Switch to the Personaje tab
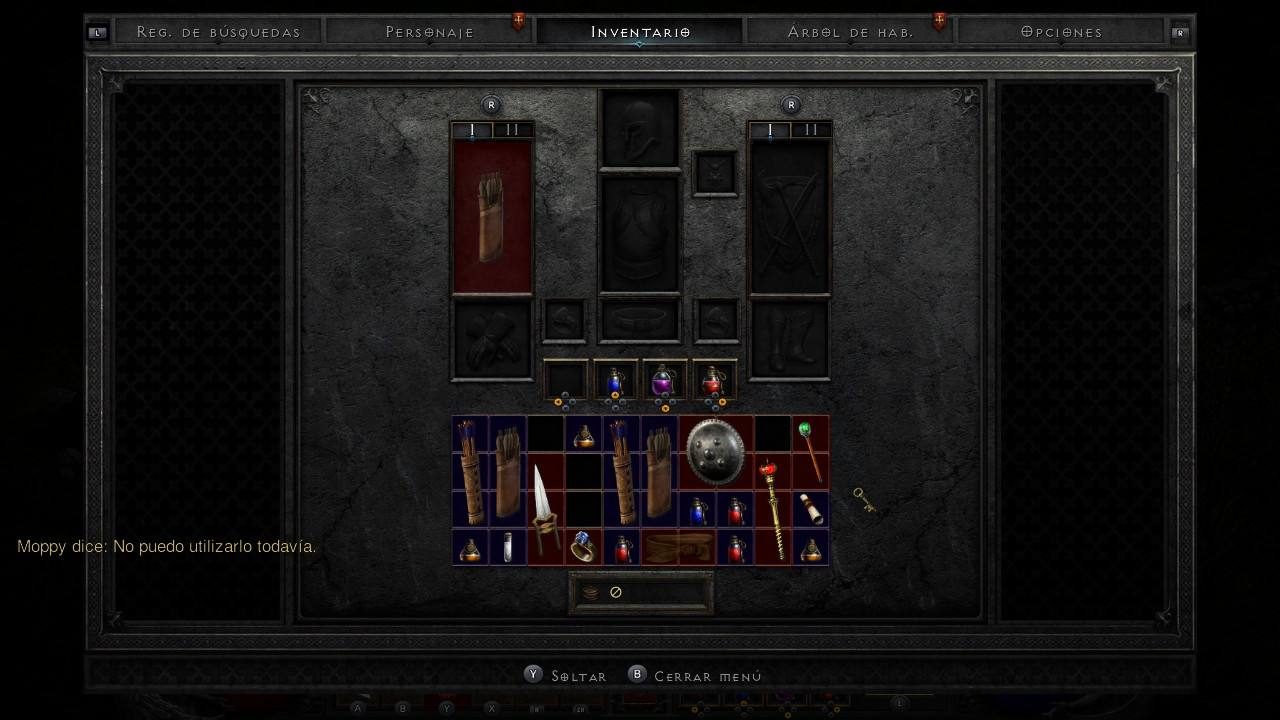 (x=430, y=32)
